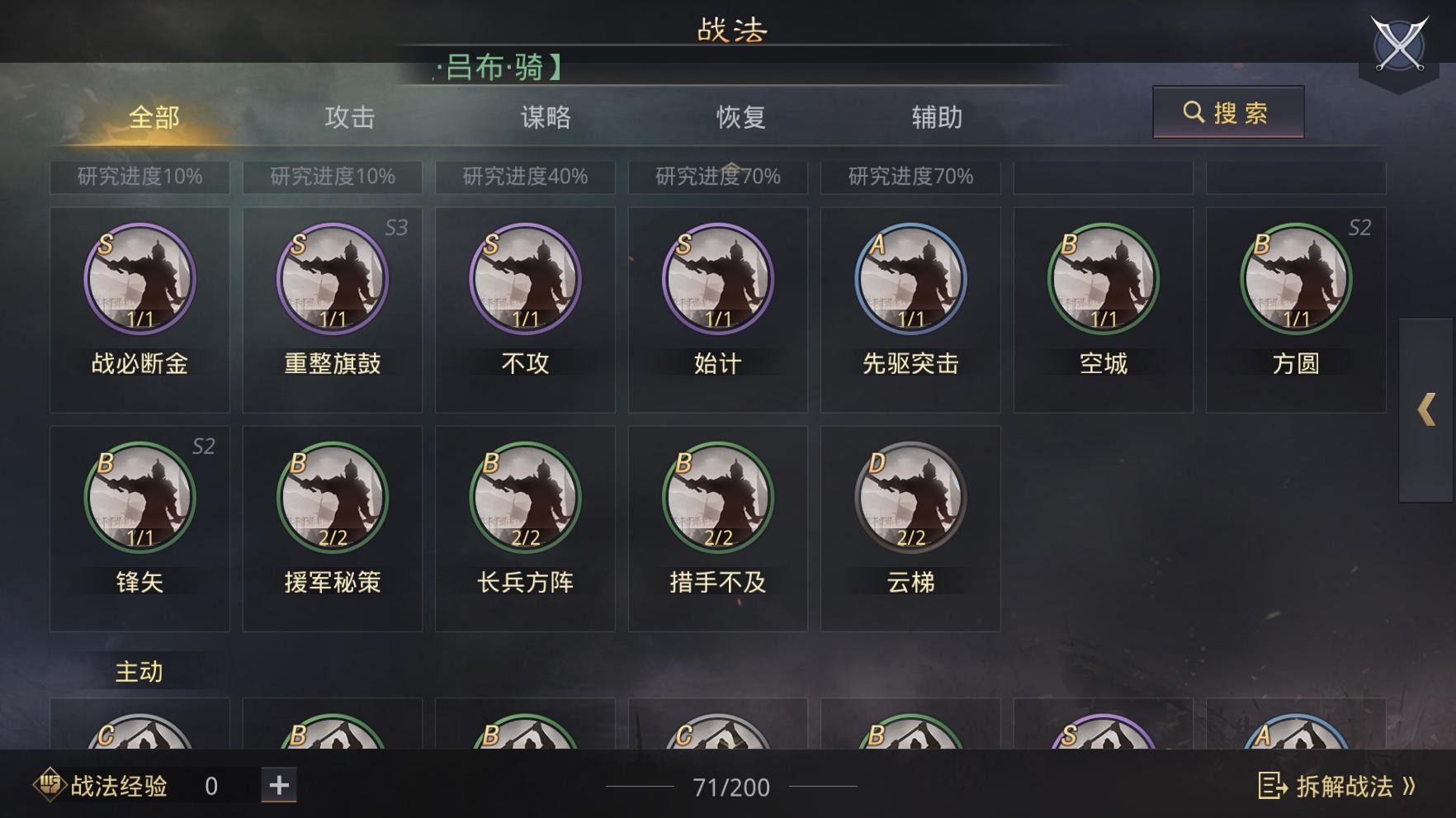Open the 空城 tactic icon

coord(1104,279)
